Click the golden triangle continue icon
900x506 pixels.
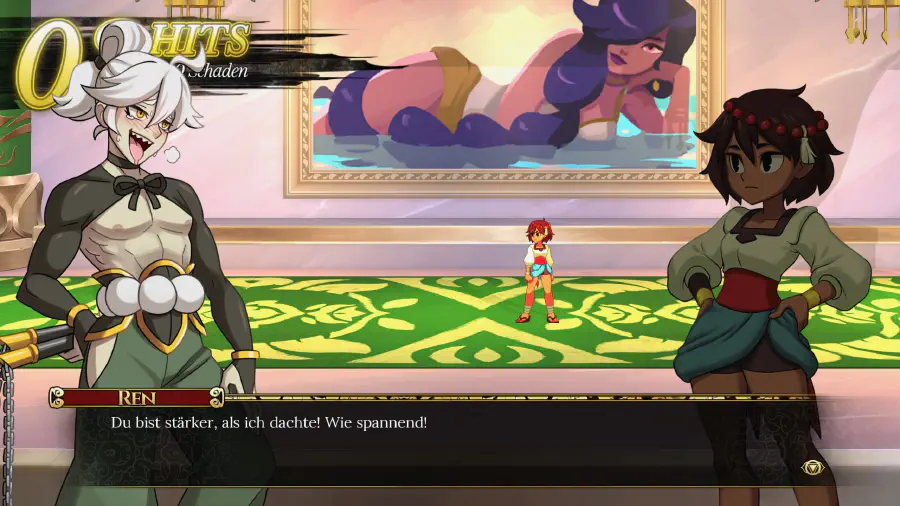tap(812, 467)
